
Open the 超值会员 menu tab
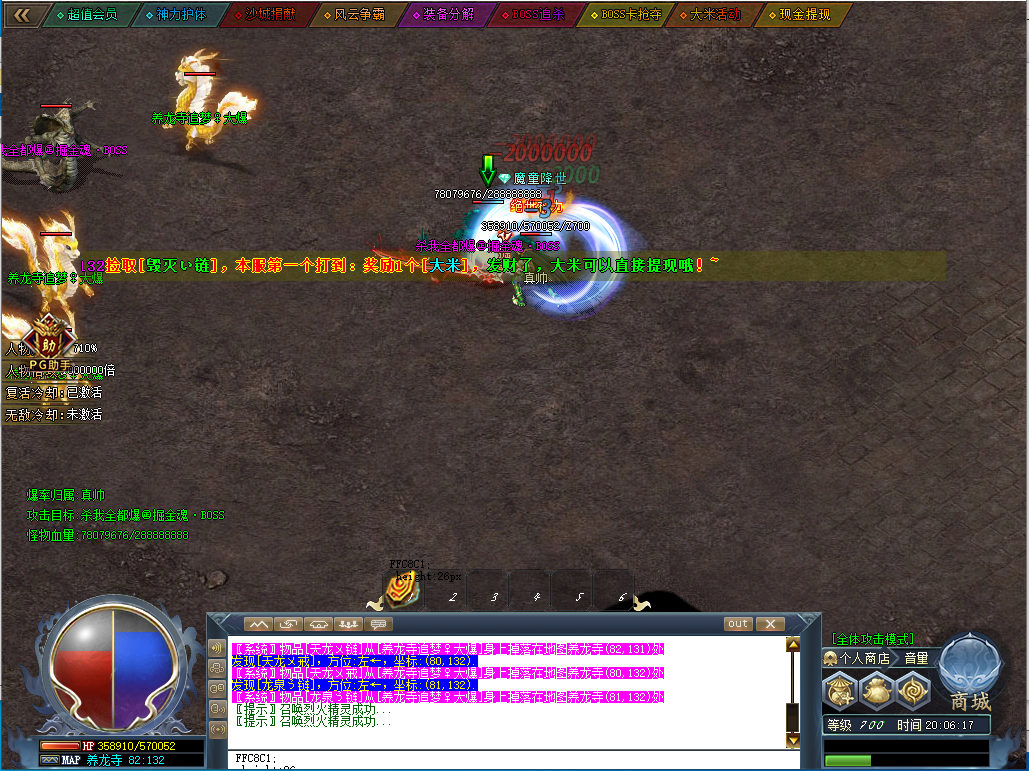88,15
